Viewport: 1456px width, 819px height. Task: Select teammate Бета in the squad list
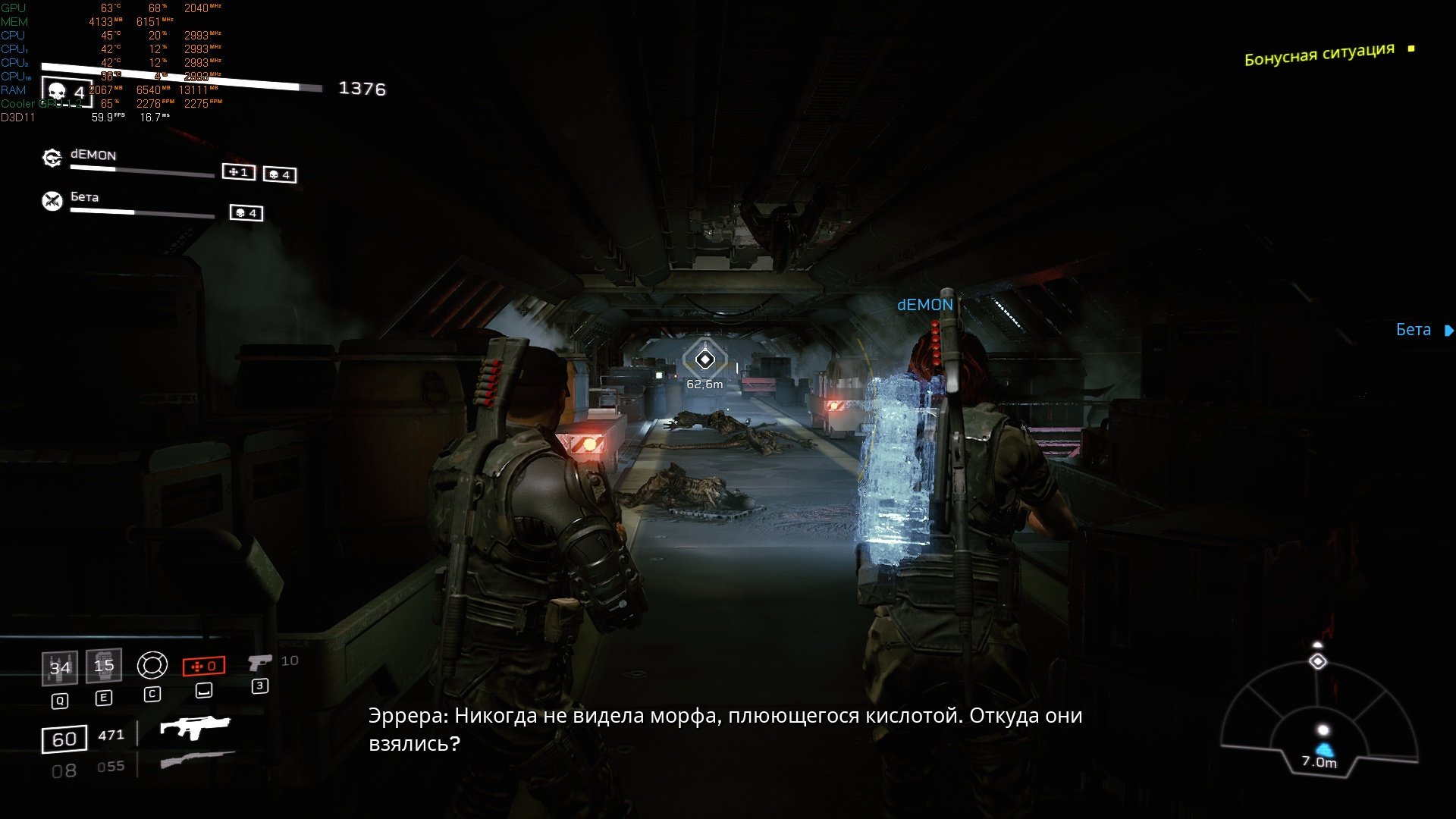coord(84,196)
